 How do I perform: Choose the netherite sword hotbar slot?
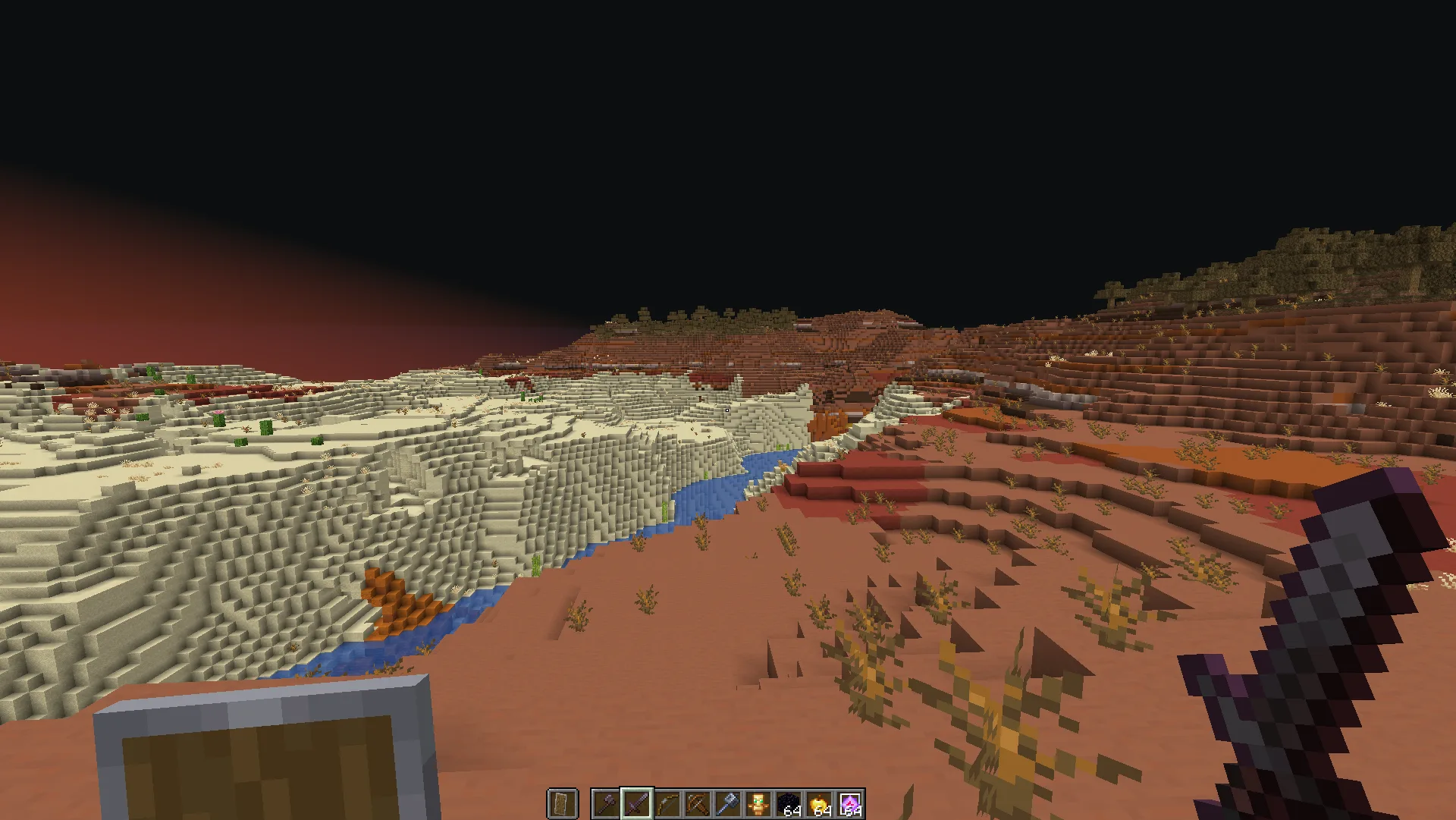point(636,804)
